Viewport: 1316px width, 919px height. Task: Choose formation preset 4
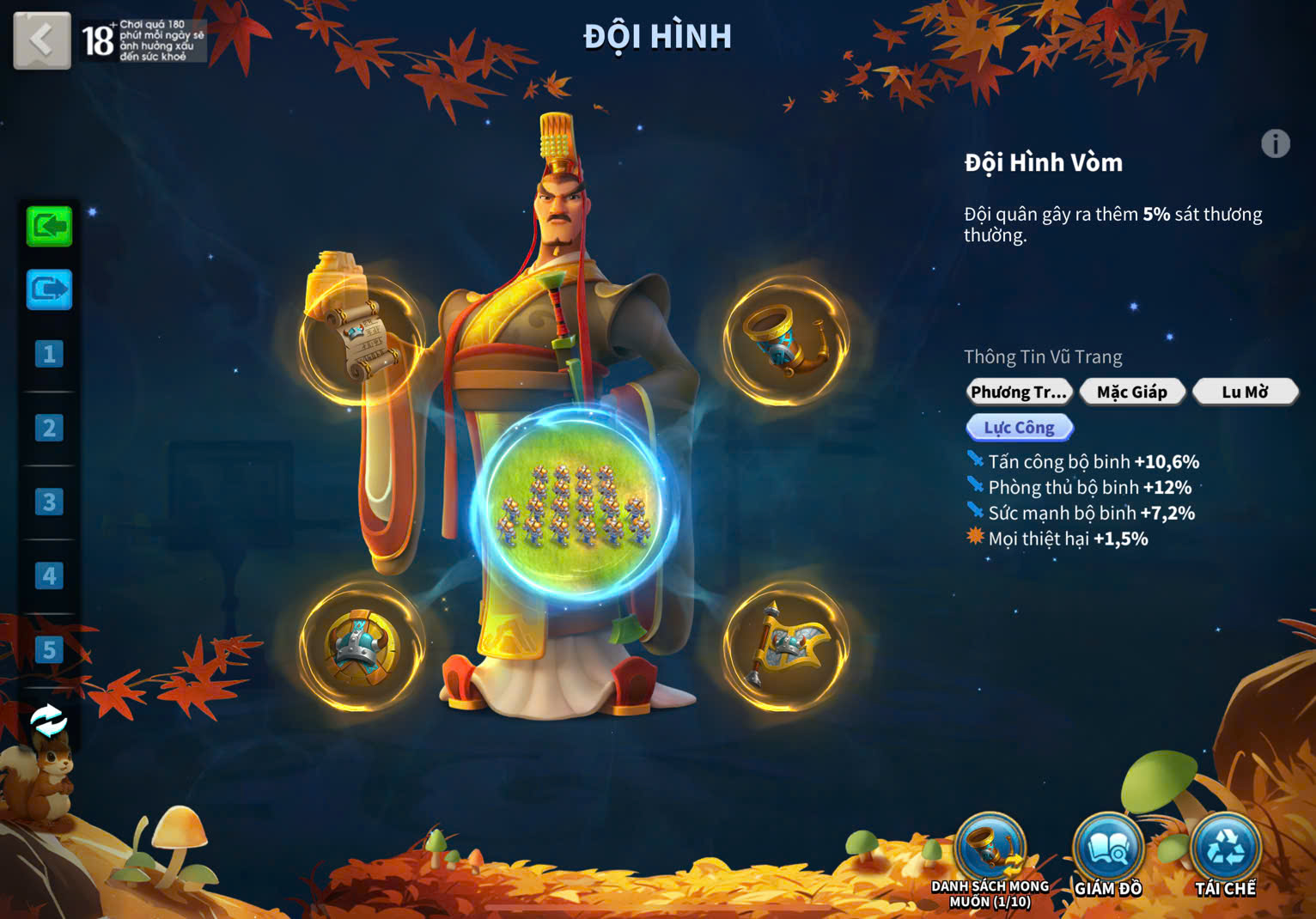click(x=49, y=575)
